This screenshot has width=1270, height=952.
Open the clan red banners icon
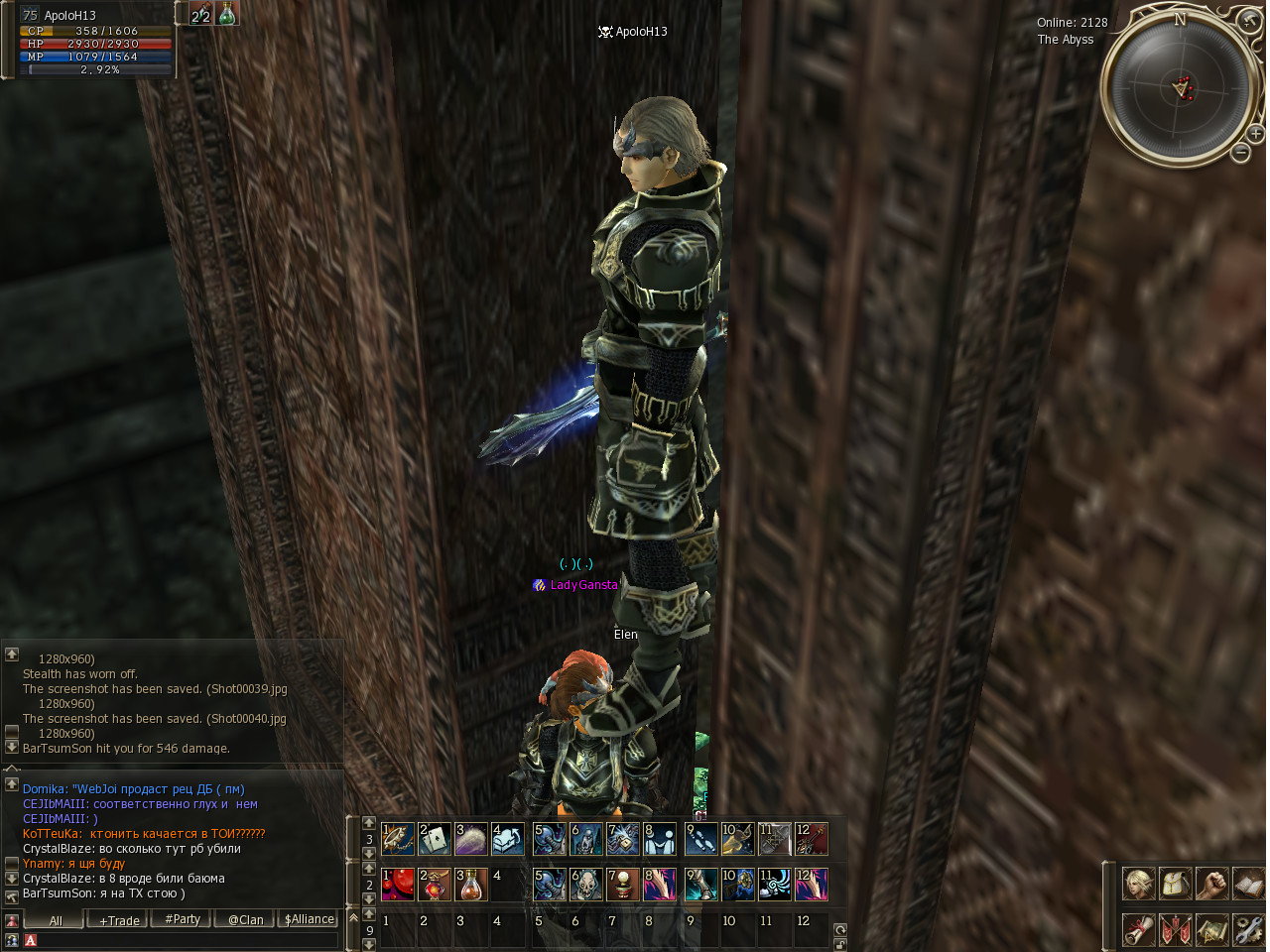click(1176, 929)
